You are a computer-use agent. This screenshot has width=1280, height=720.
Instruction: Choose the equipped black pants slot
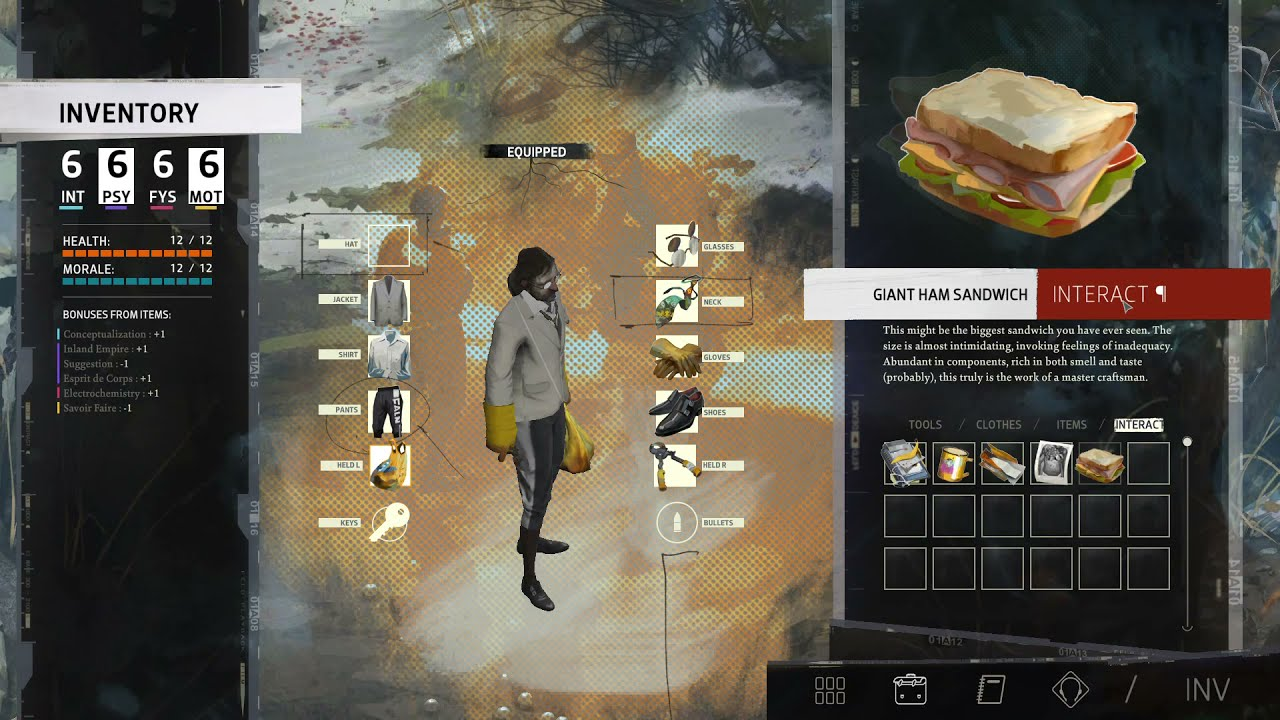point(389,411)
